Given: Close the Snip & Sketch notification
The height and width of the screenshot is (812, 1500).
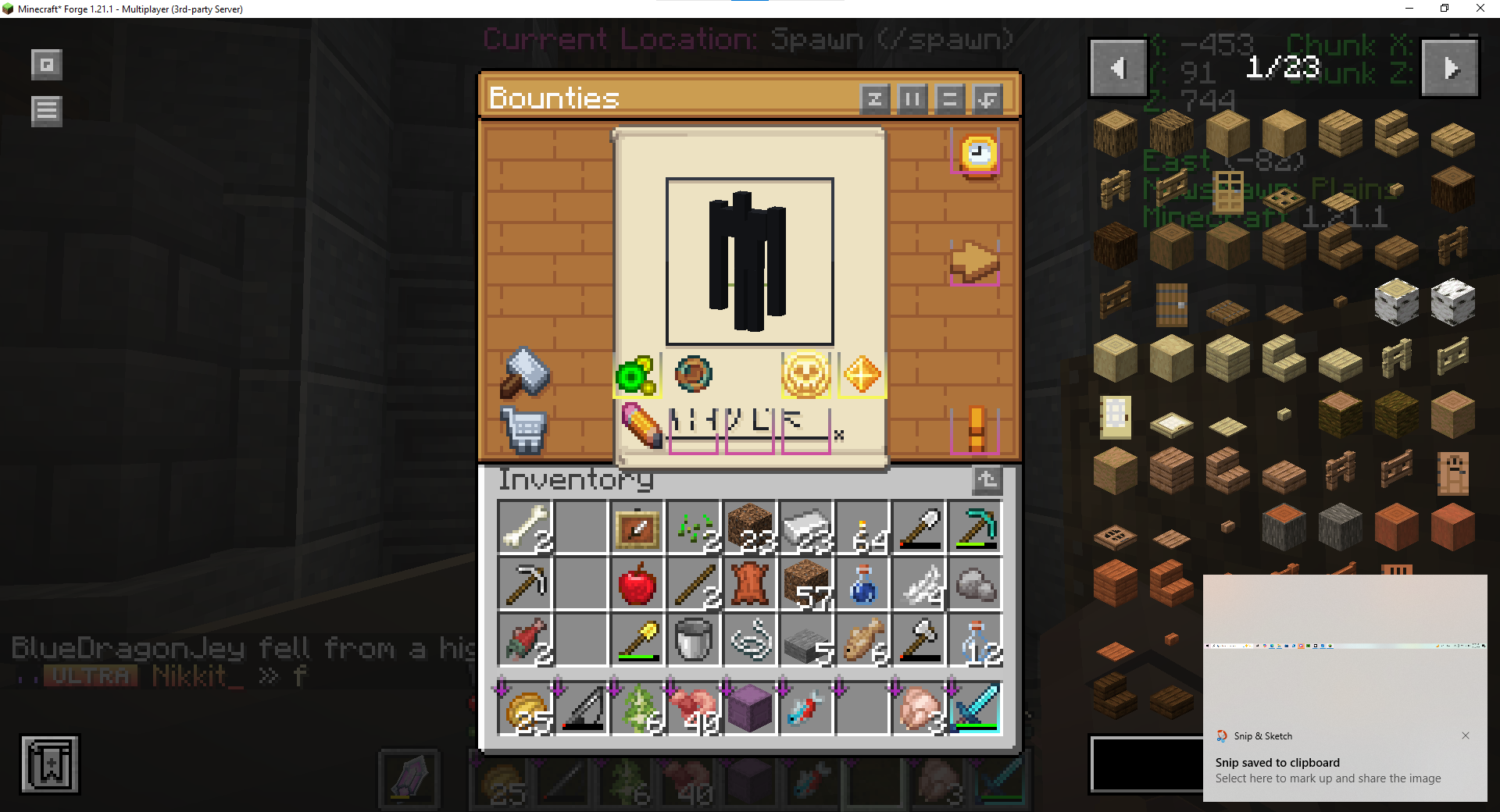Looking at the screenshot, I should [x=1466, y=735].
